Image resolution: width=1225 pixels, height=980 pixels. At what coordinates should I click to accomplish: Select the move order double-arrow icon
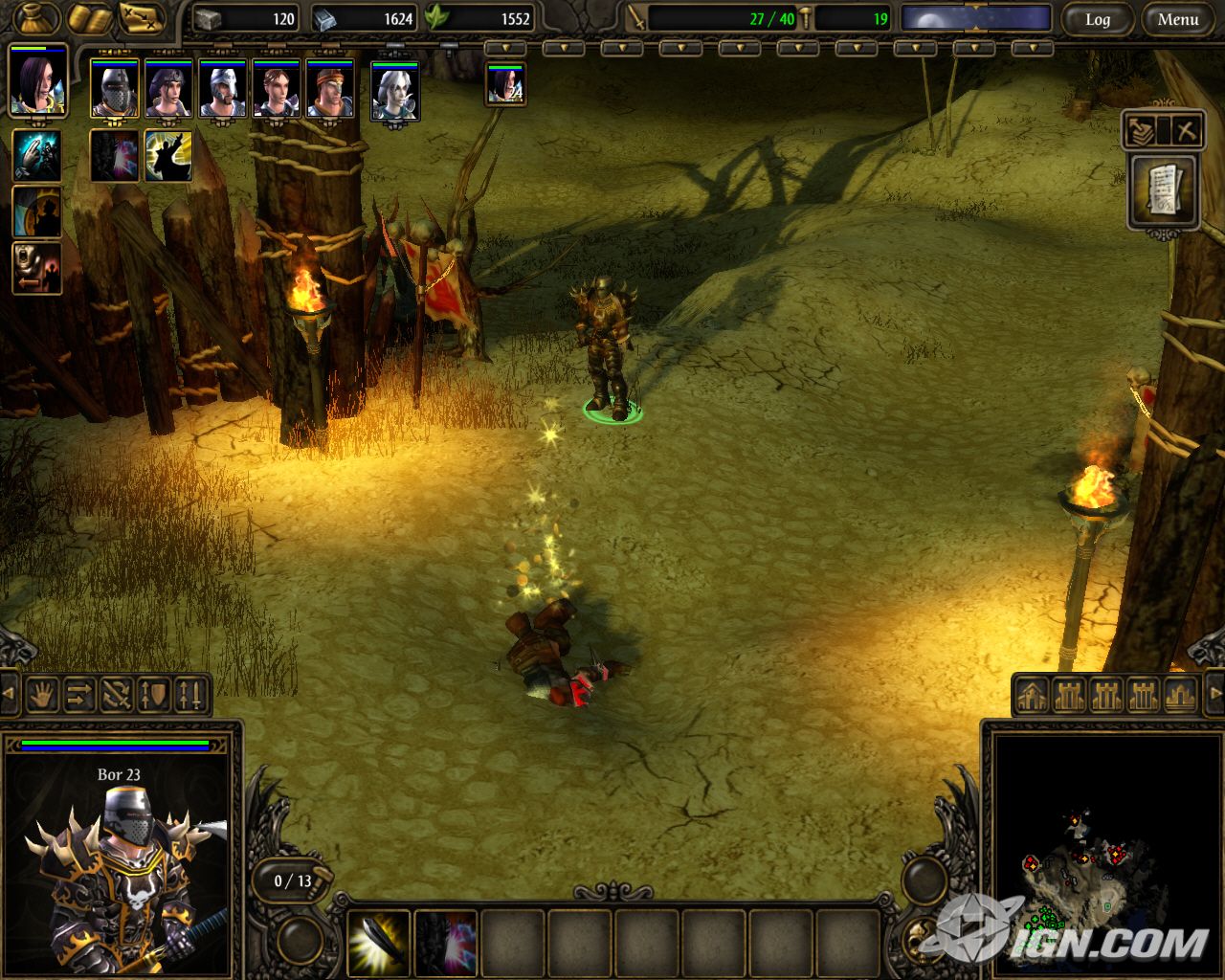[x=78, y=696]
